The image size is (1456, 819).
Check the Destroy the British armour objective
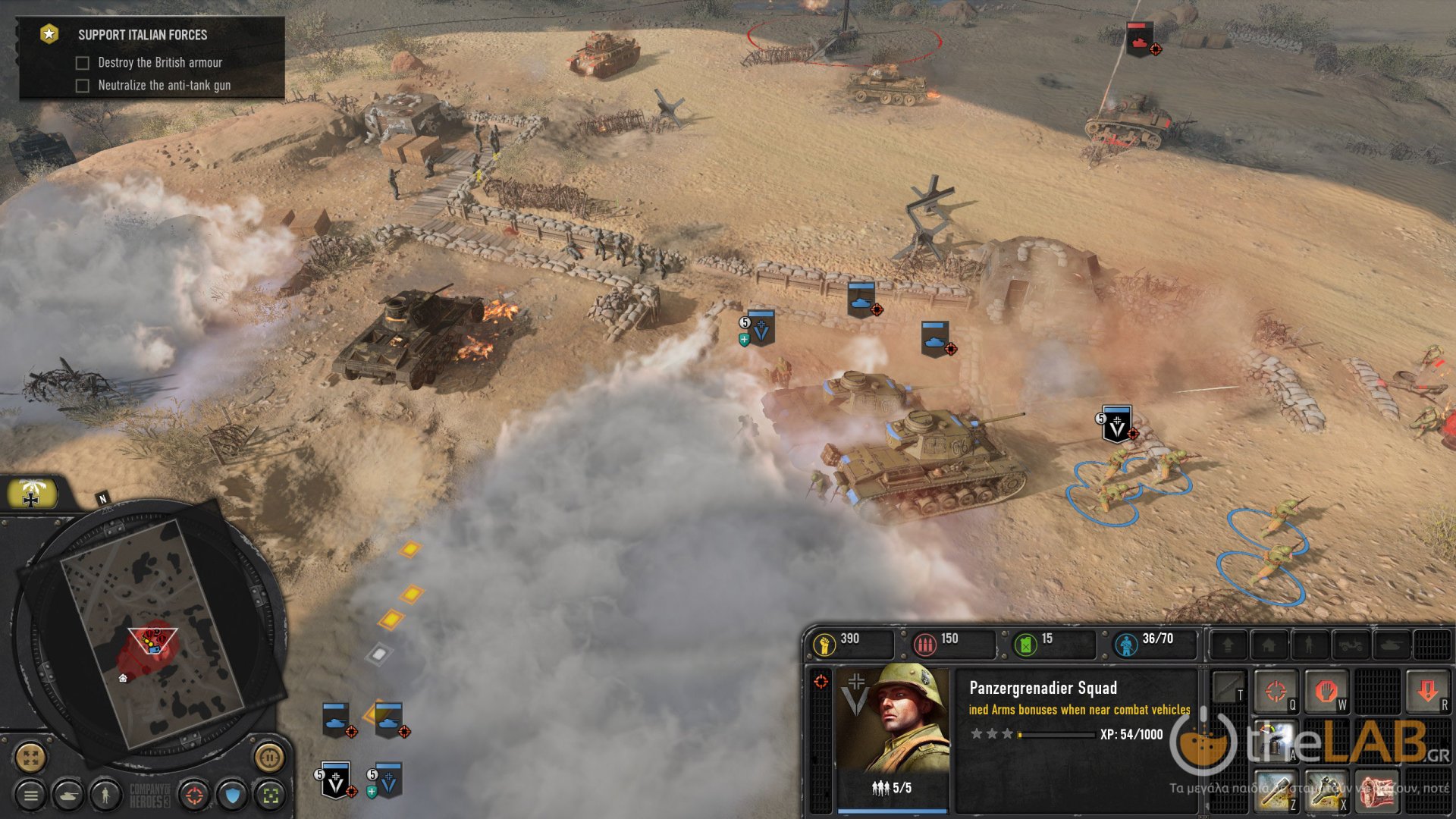point(82,62)
